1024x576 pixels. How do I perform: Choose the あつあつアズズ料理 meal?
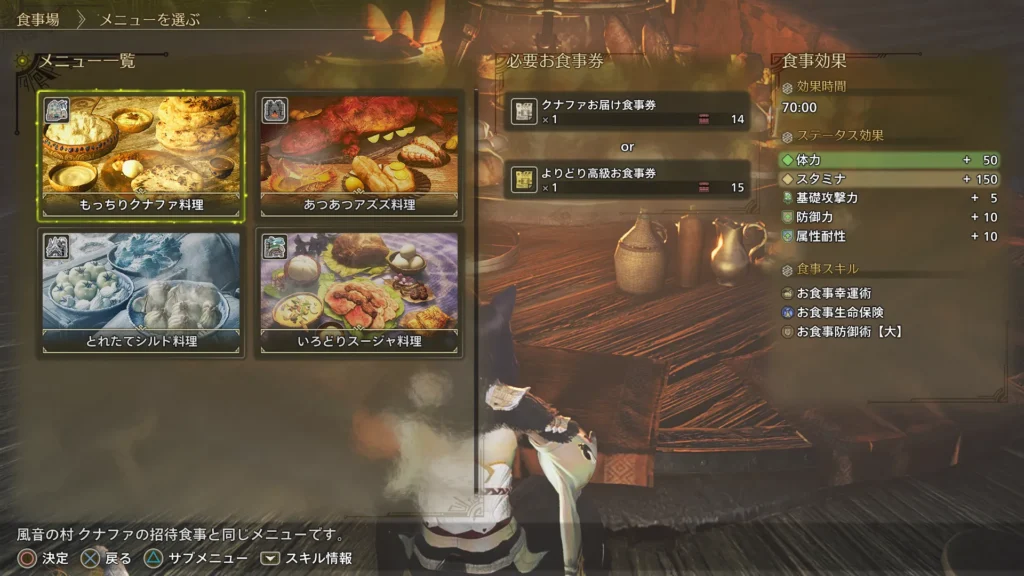360,156
